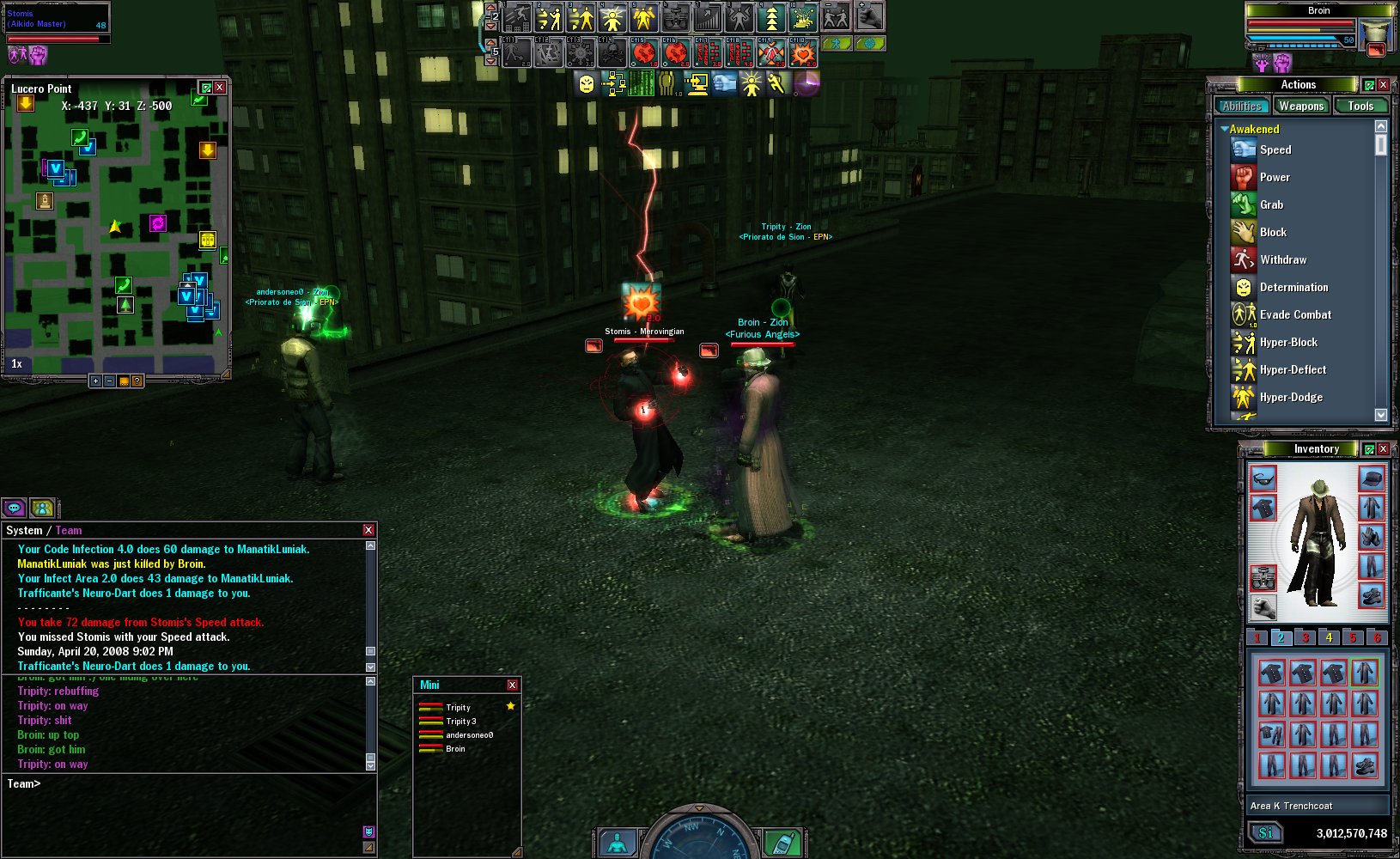Switch to the Weapons tab
The width and height of the screenshot is (1400, 859).
click(x=1300, y=107)
